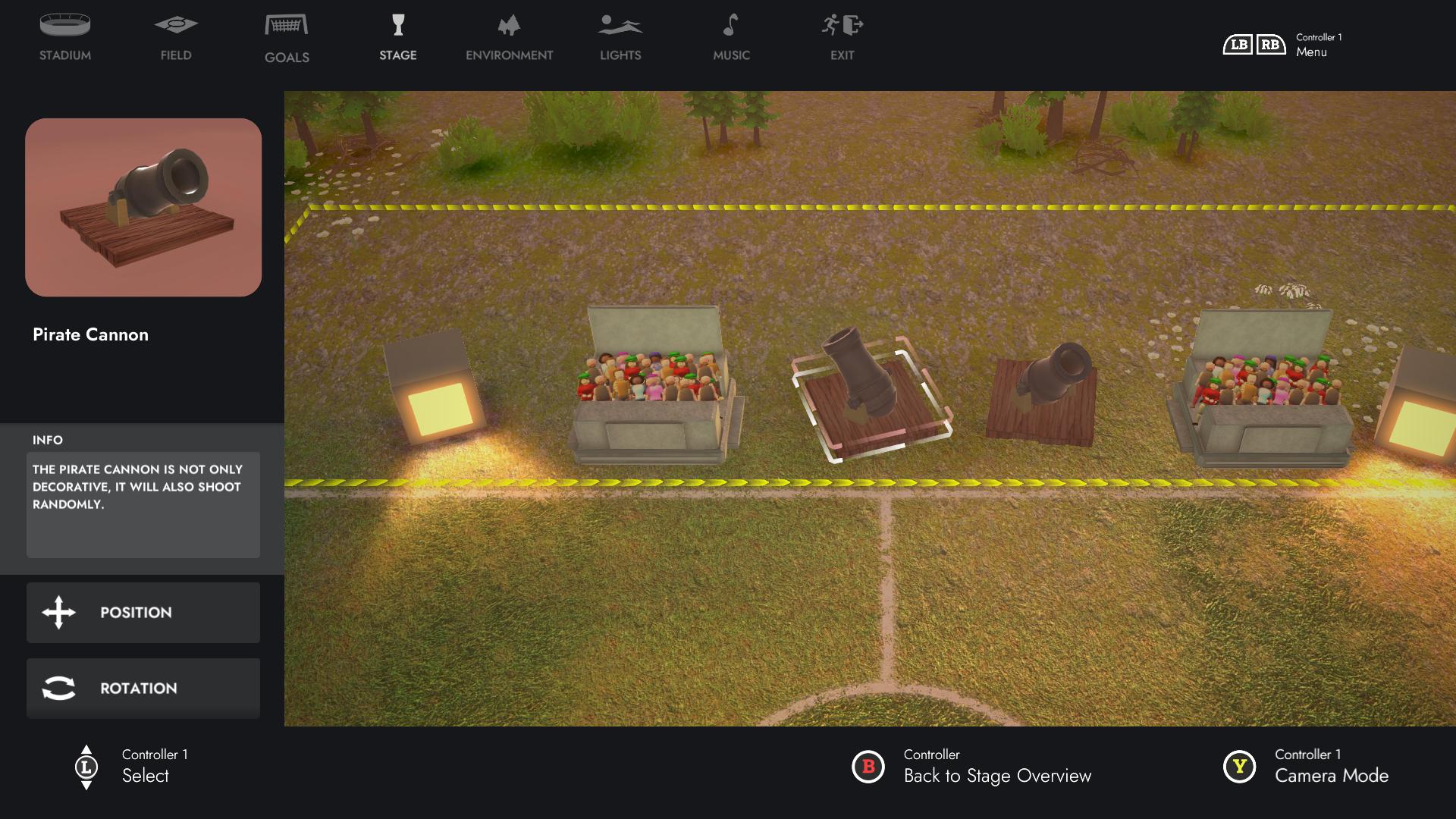
Task: Choose the Stage tab
Action: [398, 38]
